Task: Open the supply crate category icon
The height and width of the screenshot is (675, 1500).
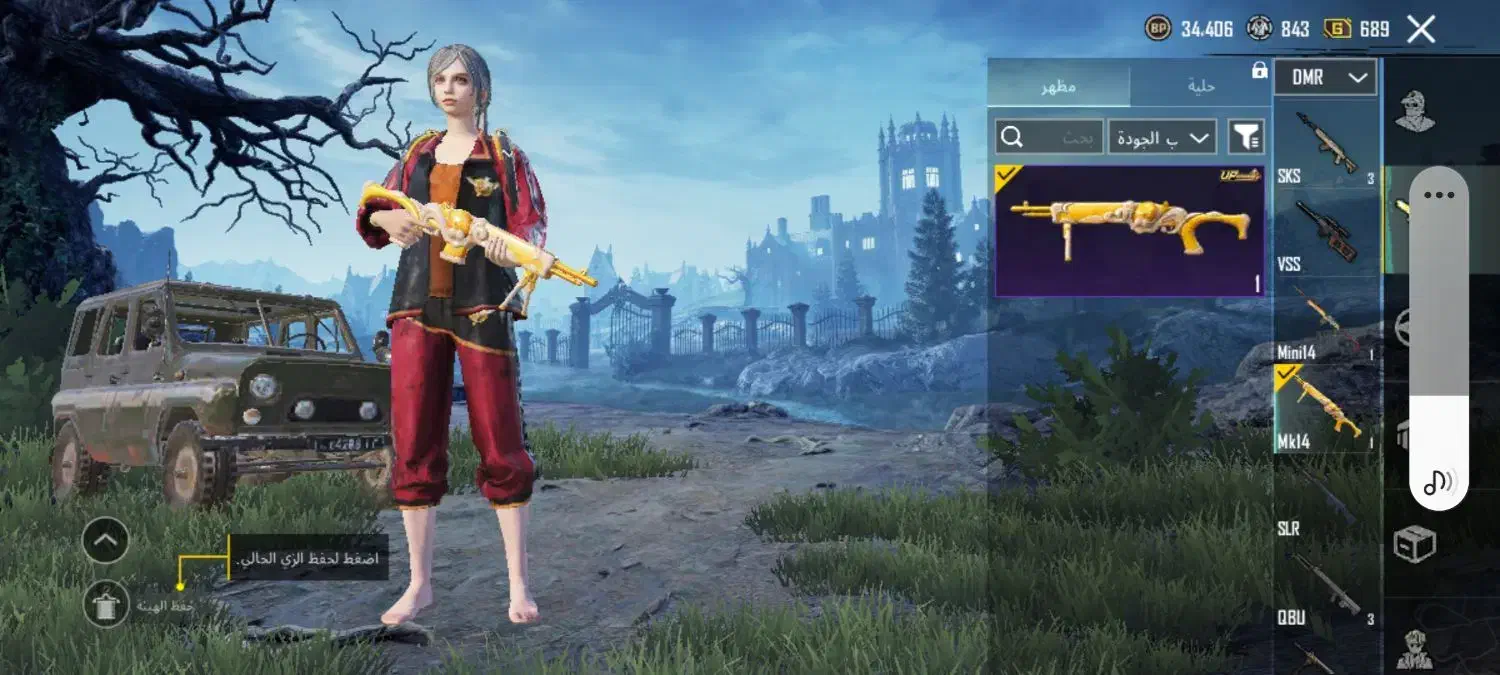Action: (x=1414, y=544)
